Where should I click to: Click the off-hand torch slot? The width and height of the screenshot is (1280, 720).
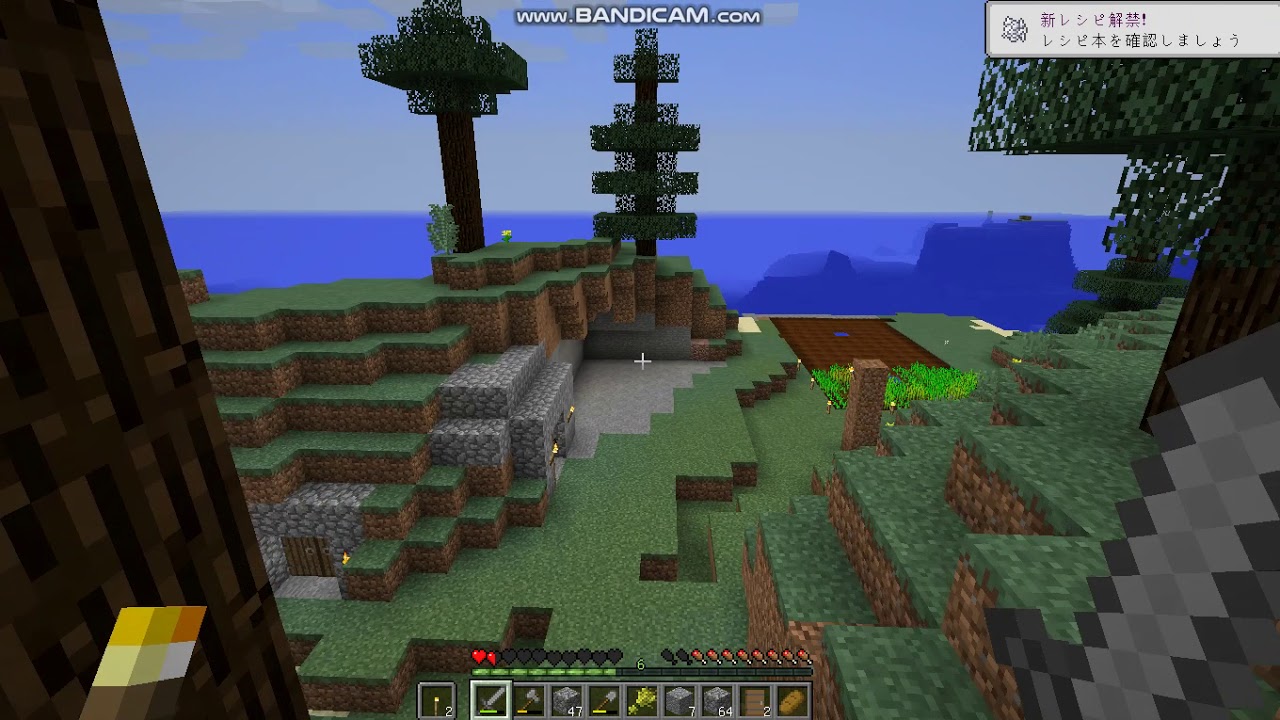(437, 700)
